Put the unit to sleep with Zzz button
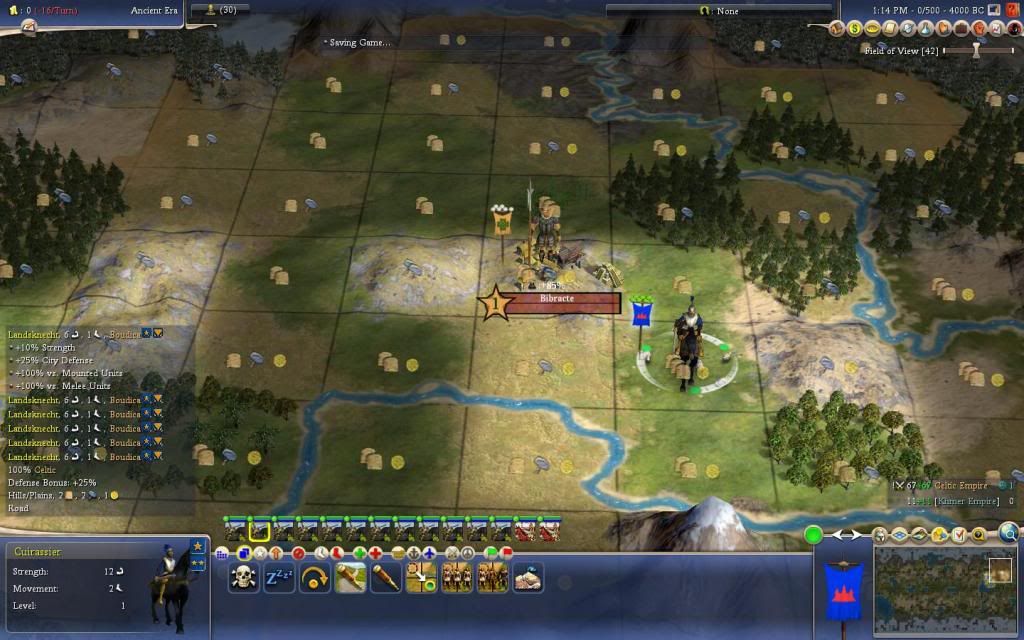 point(279,577)
